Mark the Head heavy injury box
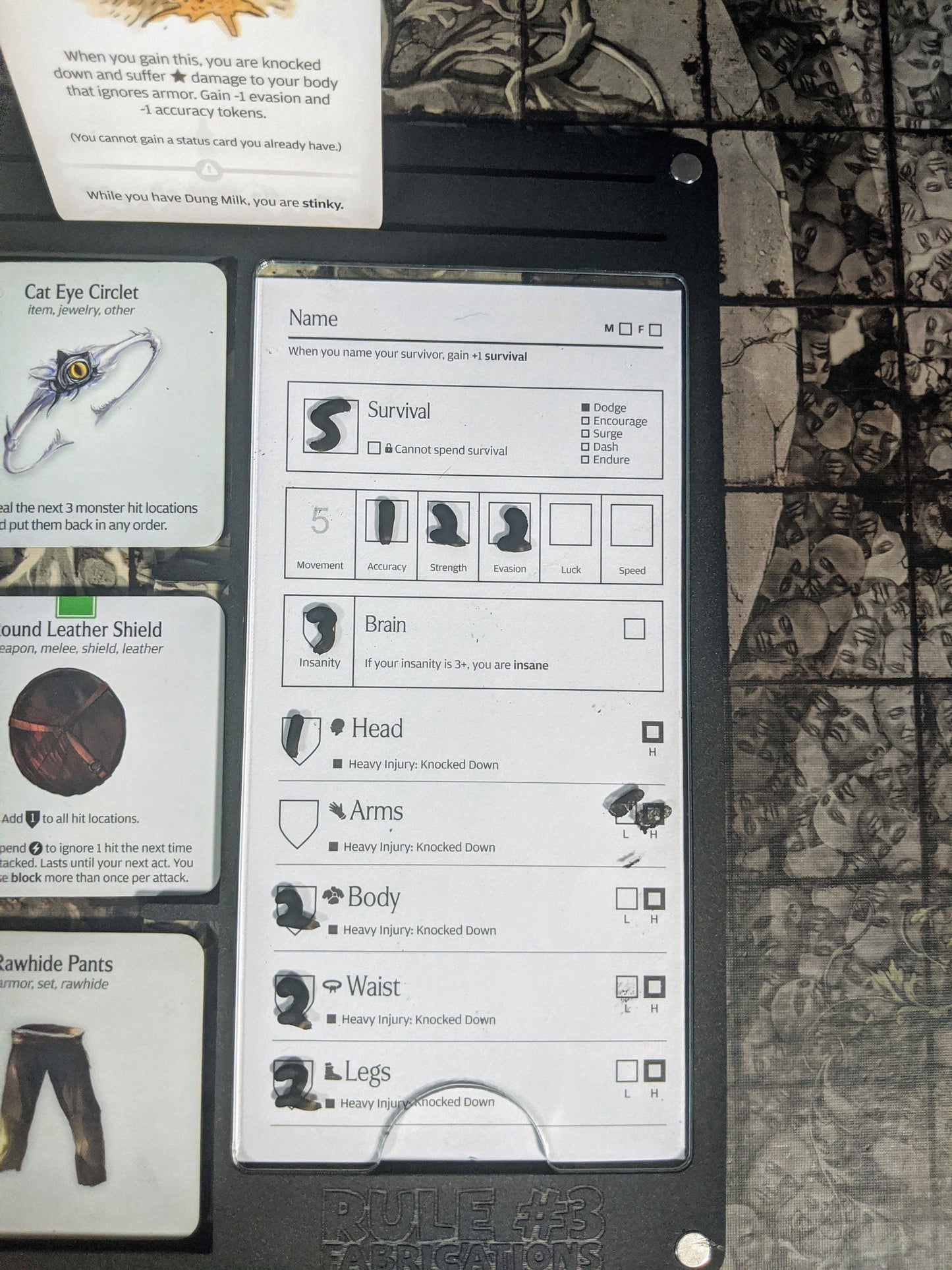952x1270 pixels. click(x=652, y=732)
